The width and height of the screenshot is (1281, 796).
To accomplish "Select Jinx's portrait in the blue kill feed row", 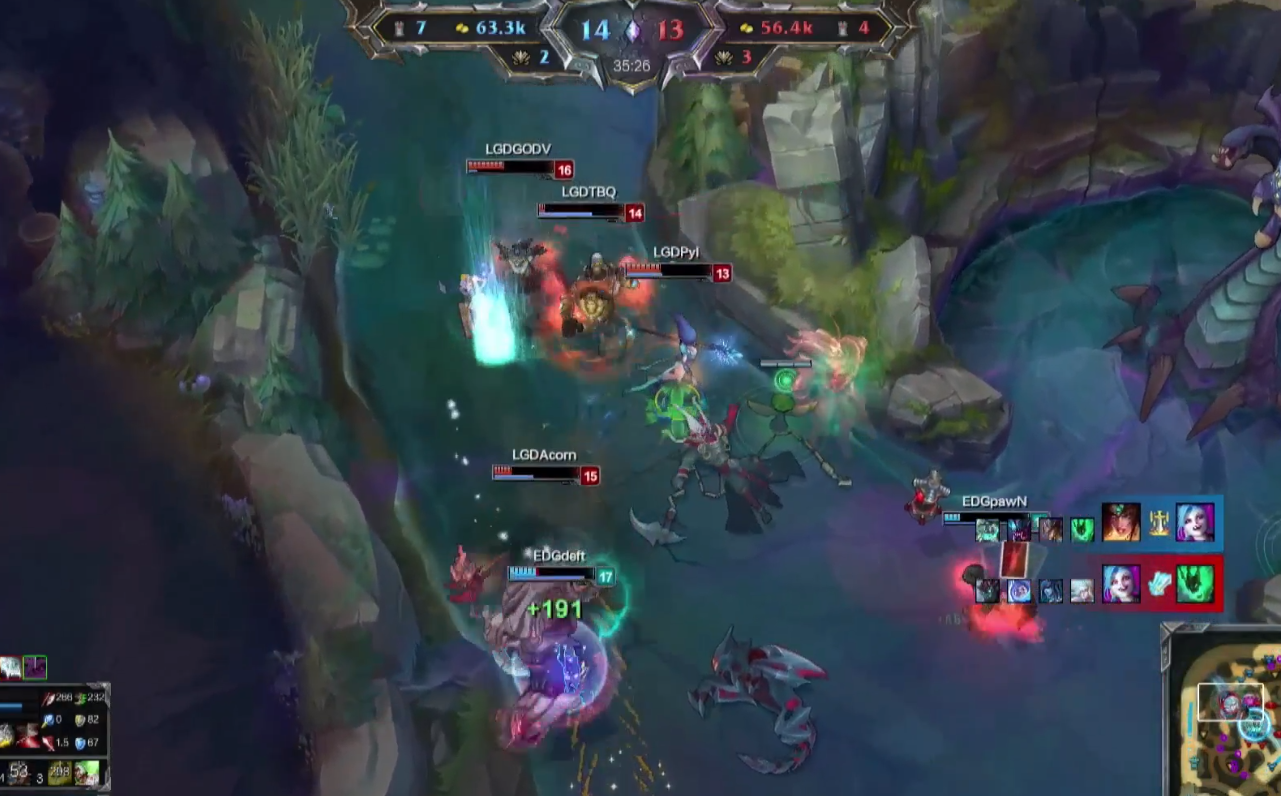I will tap(1195, 523).
